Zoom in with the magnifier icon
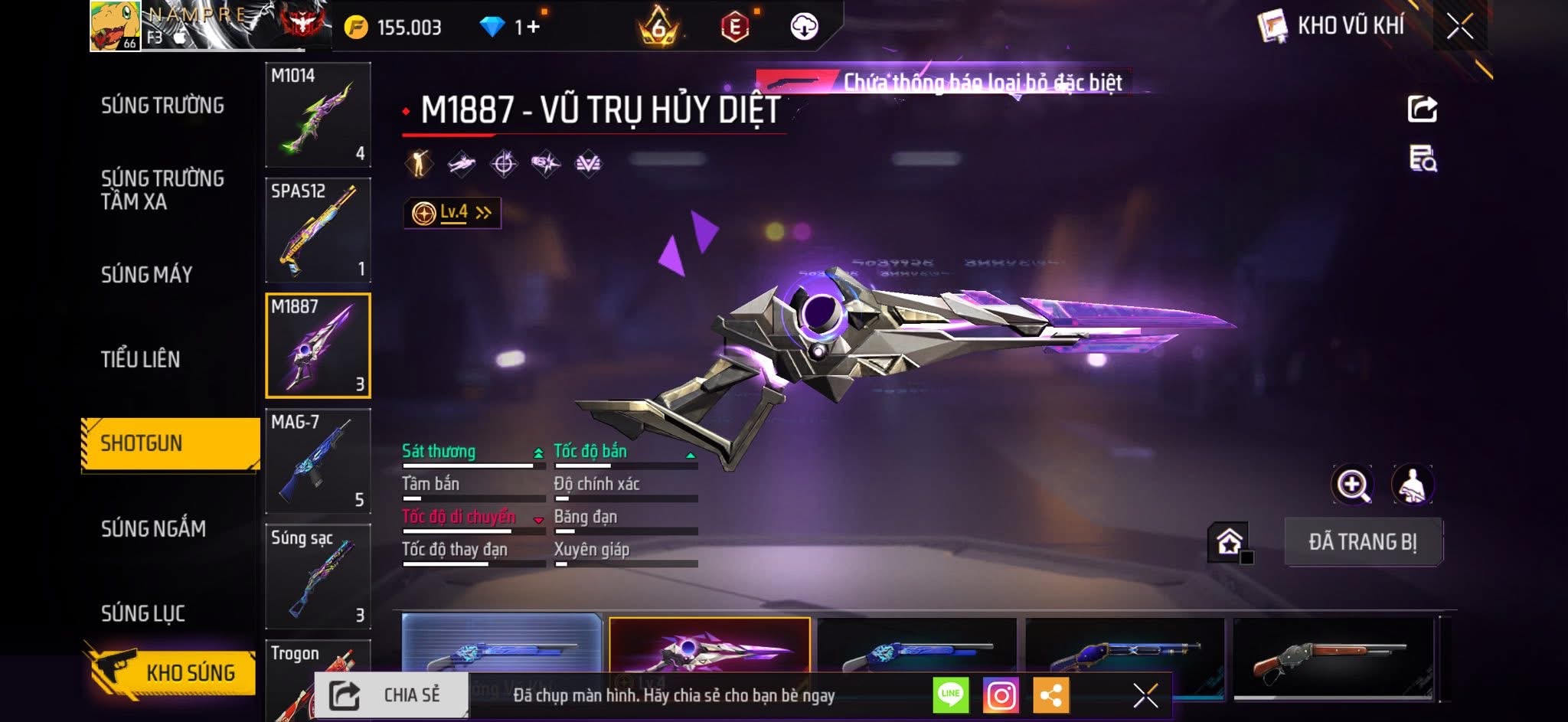This screenshot has width=1568, height=722. [1352, 485]
